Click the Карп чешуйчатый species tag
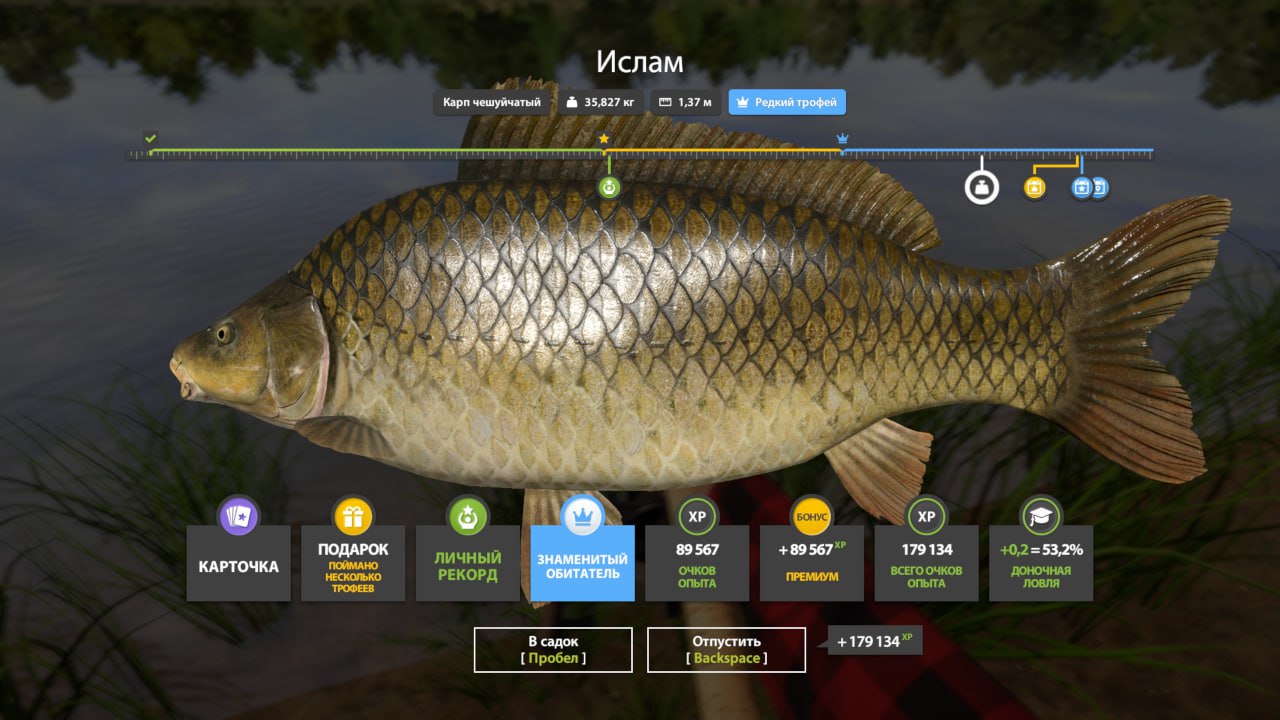 (492, 102)
